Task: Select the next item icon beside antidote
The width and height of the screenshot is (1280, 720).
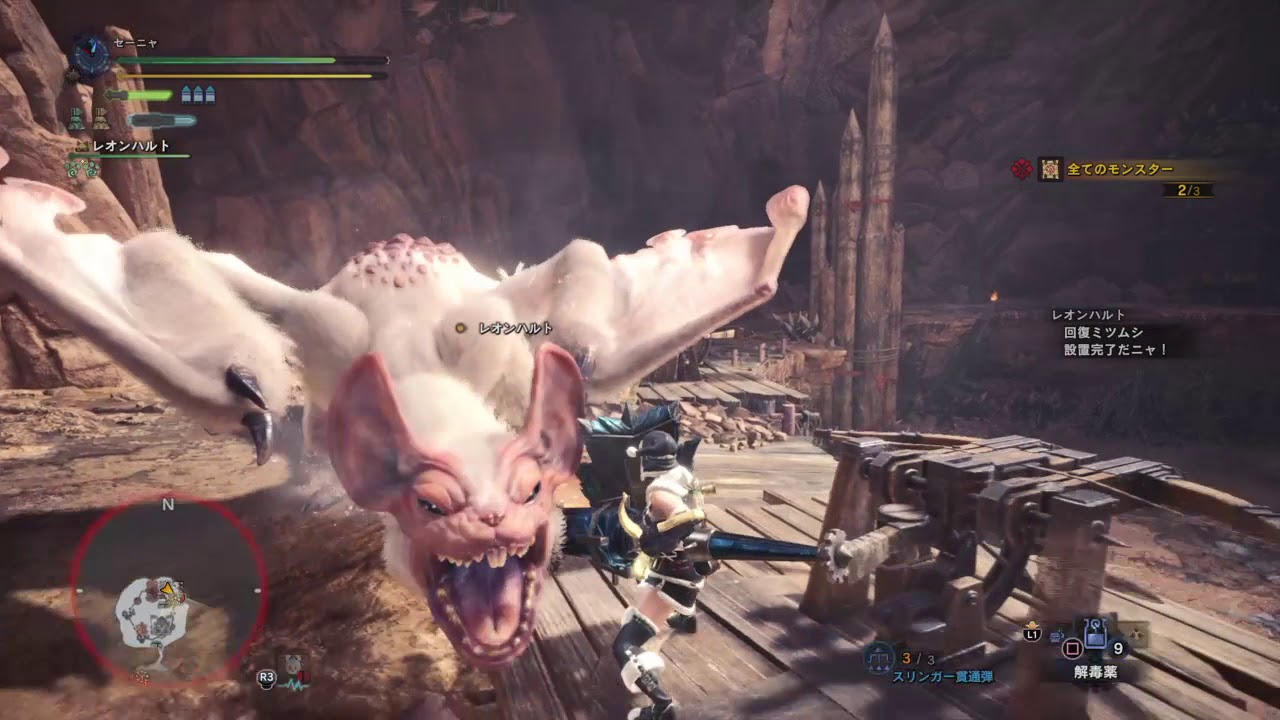Action: tap(1136, 634)
